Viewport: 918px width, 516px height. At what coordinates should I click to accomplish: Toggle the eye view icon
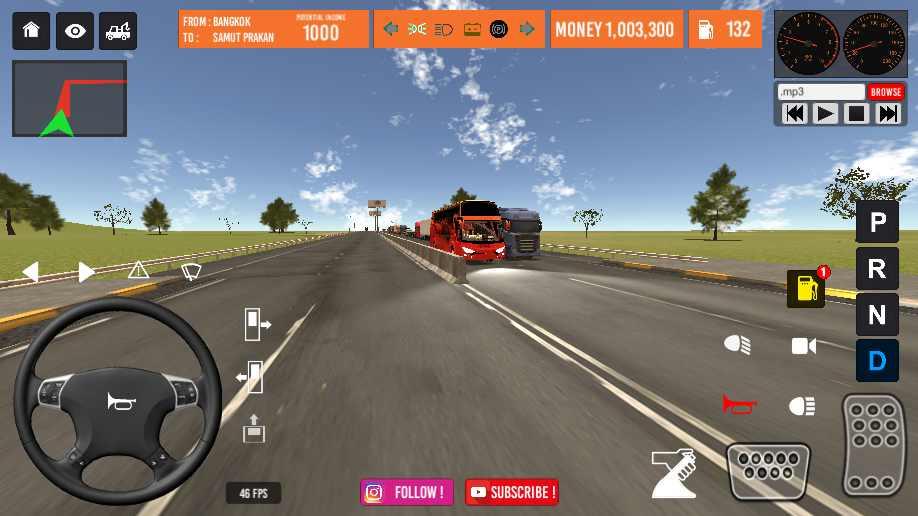[75, 31]
